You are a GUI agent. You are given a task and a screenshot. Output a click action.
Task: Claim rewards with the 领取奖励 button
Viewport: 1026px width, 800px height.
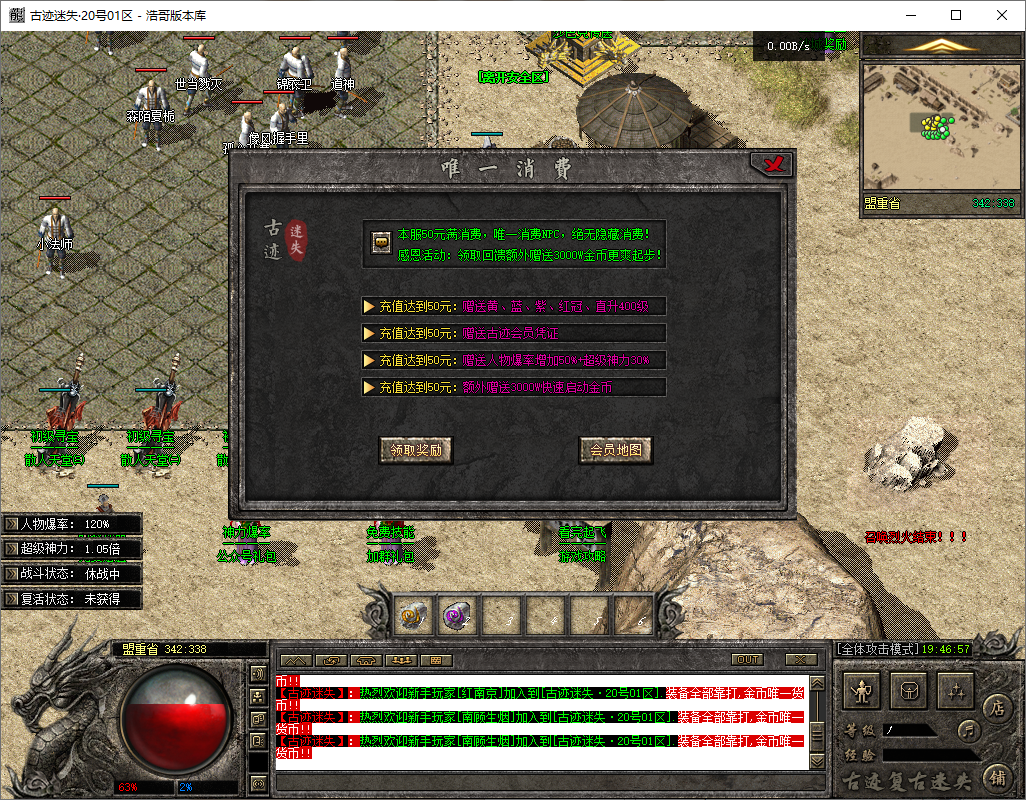point(416,450)
